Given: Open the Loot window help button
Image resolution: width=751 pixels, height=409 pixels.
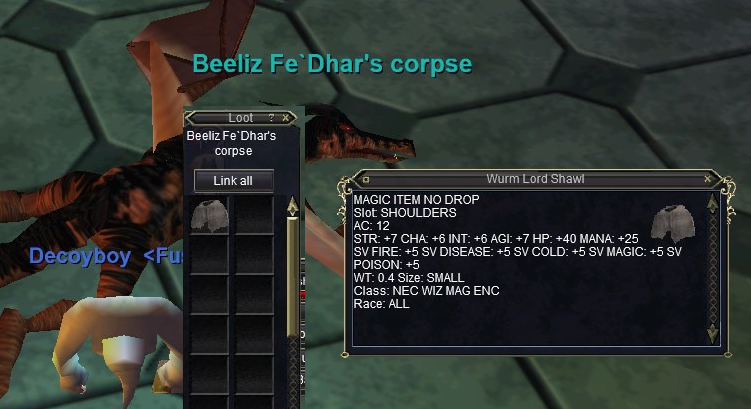Looking at the screenshot, I should pyautogui.click(x=271, y=118).
